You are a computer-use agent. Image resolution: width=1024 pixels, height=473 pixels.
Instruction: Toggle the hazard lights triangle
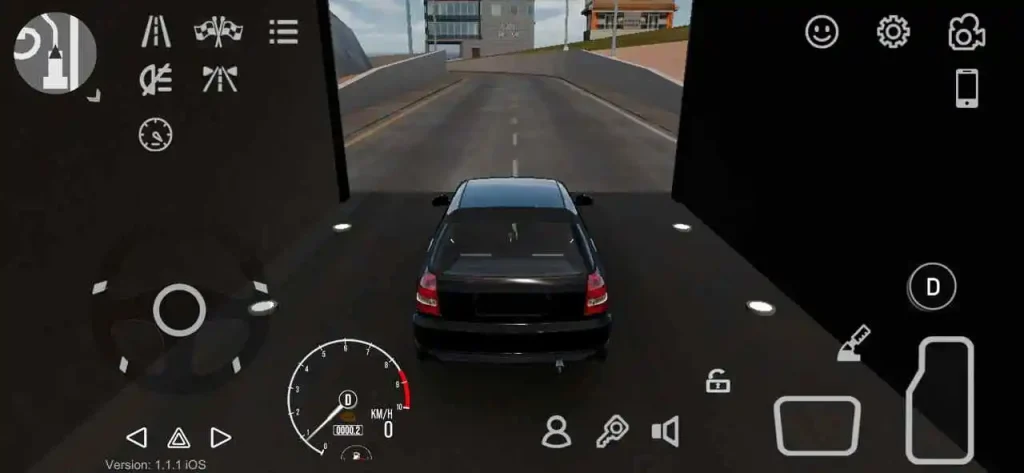coord(179,437)
